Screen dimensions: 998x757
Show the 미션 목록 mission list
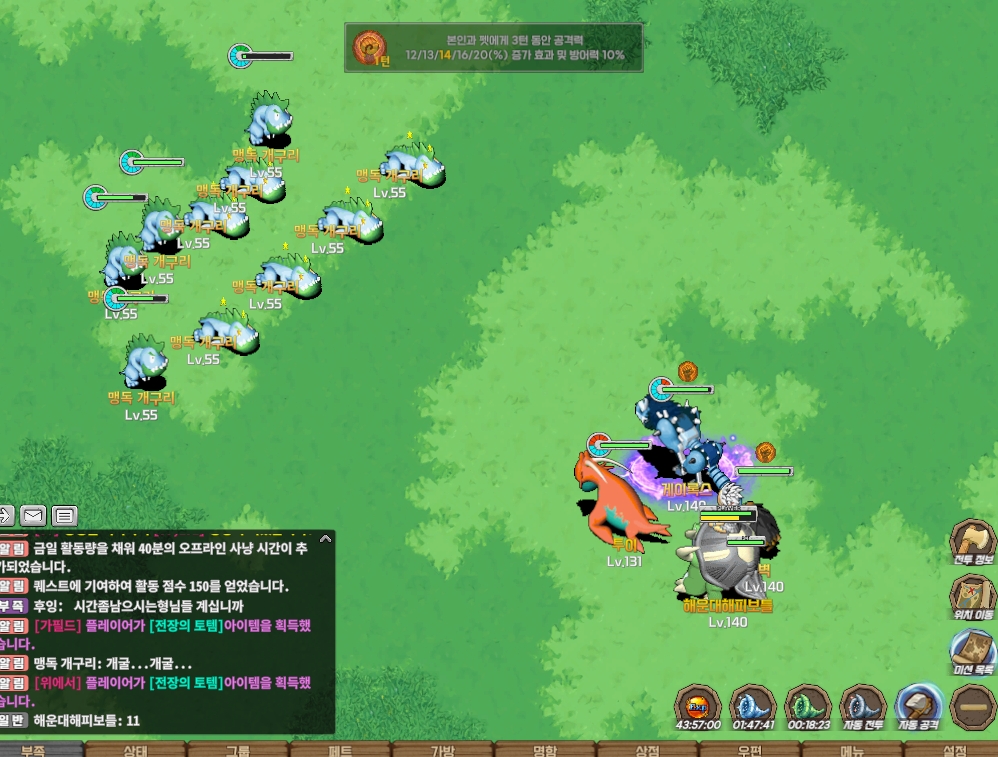[x=972, y=650]
